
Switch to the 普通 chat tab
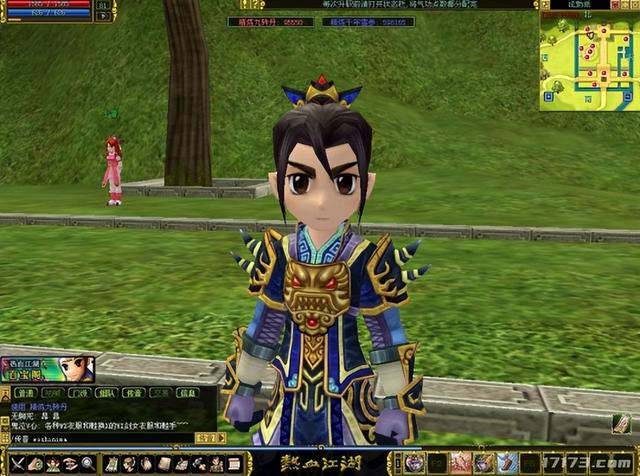25,393
